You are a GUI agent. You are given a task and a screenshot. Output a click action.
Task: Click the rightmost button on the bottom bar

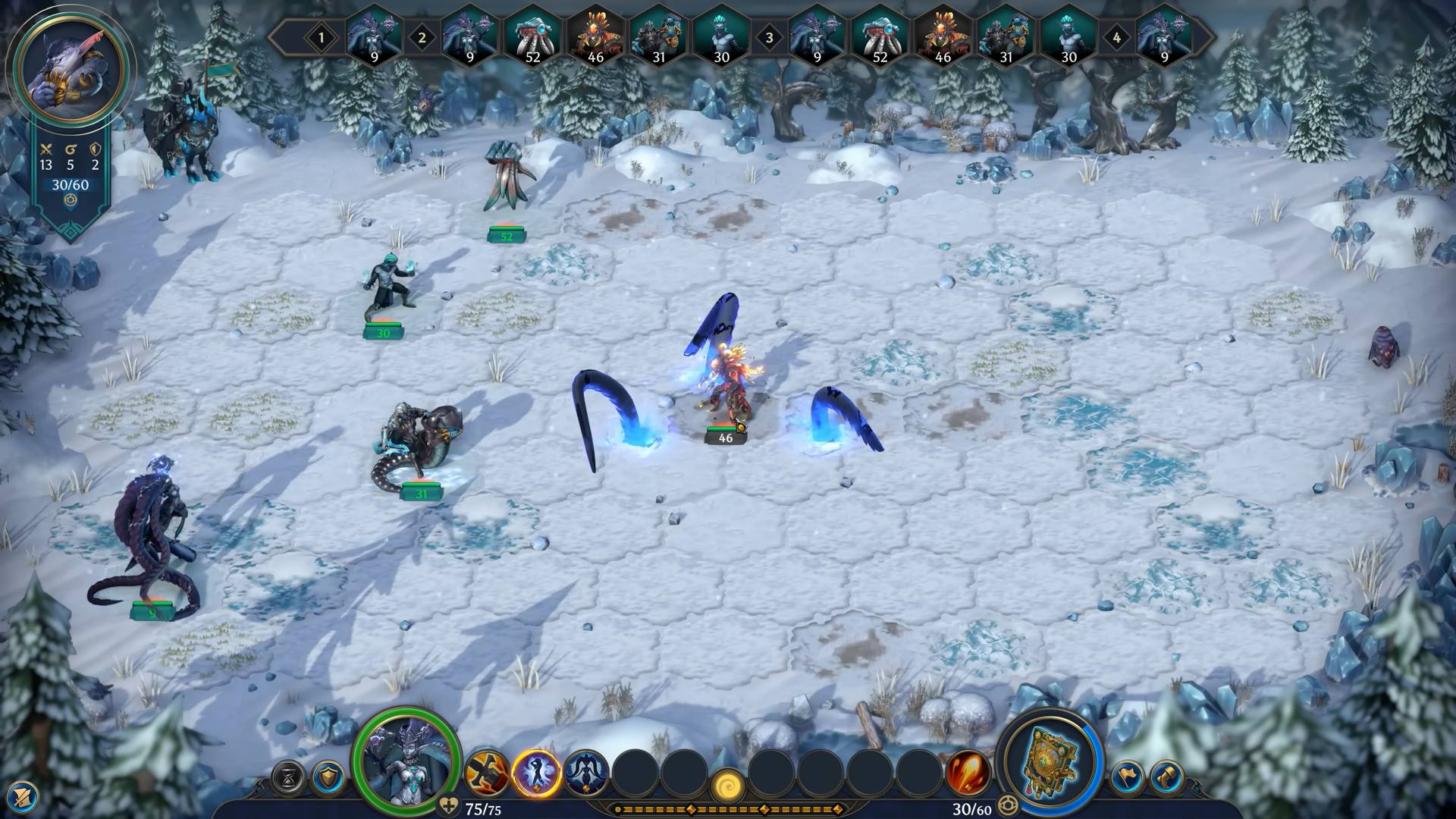coord(1166,777)
